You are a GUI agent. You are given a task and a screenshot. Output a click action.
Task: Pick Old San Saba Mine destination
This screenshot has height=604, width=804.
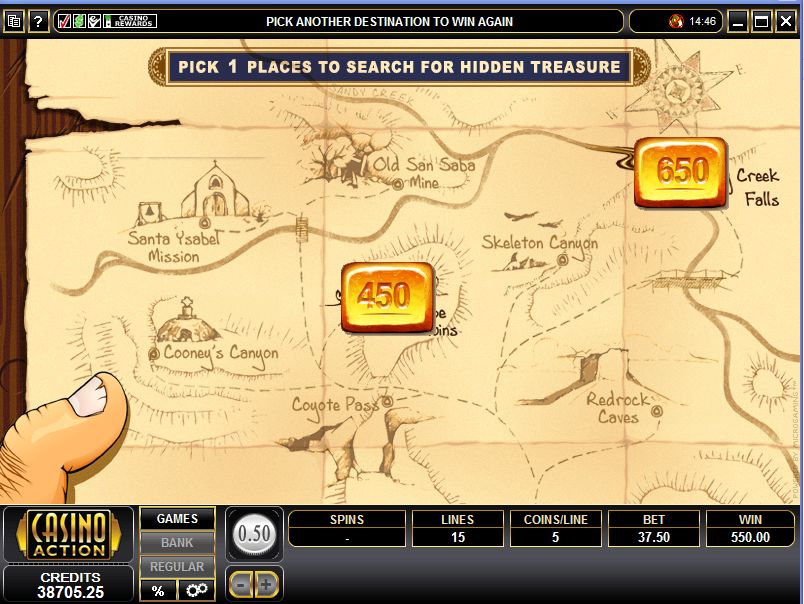pos(398,183)
